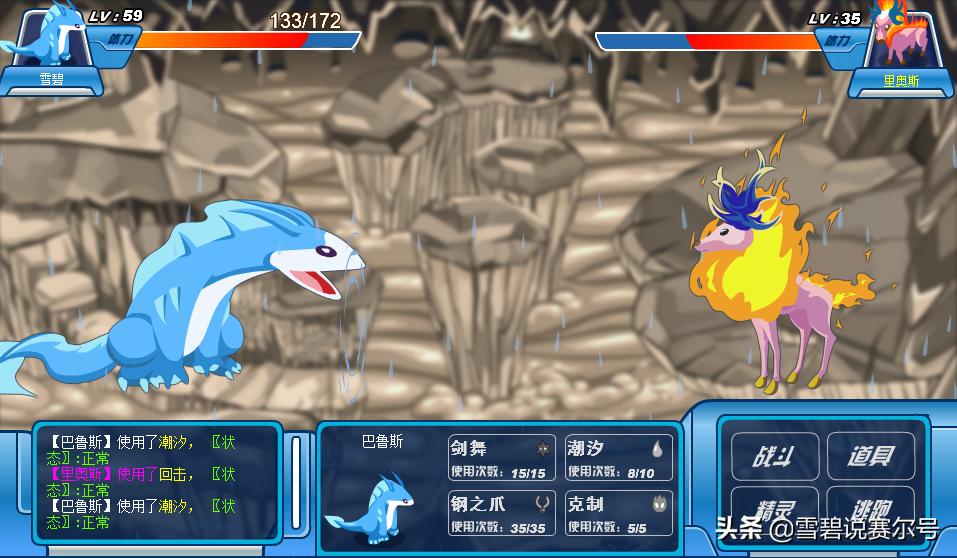
Task: Open the 道具 items menu
Action: tap(870, 456)
